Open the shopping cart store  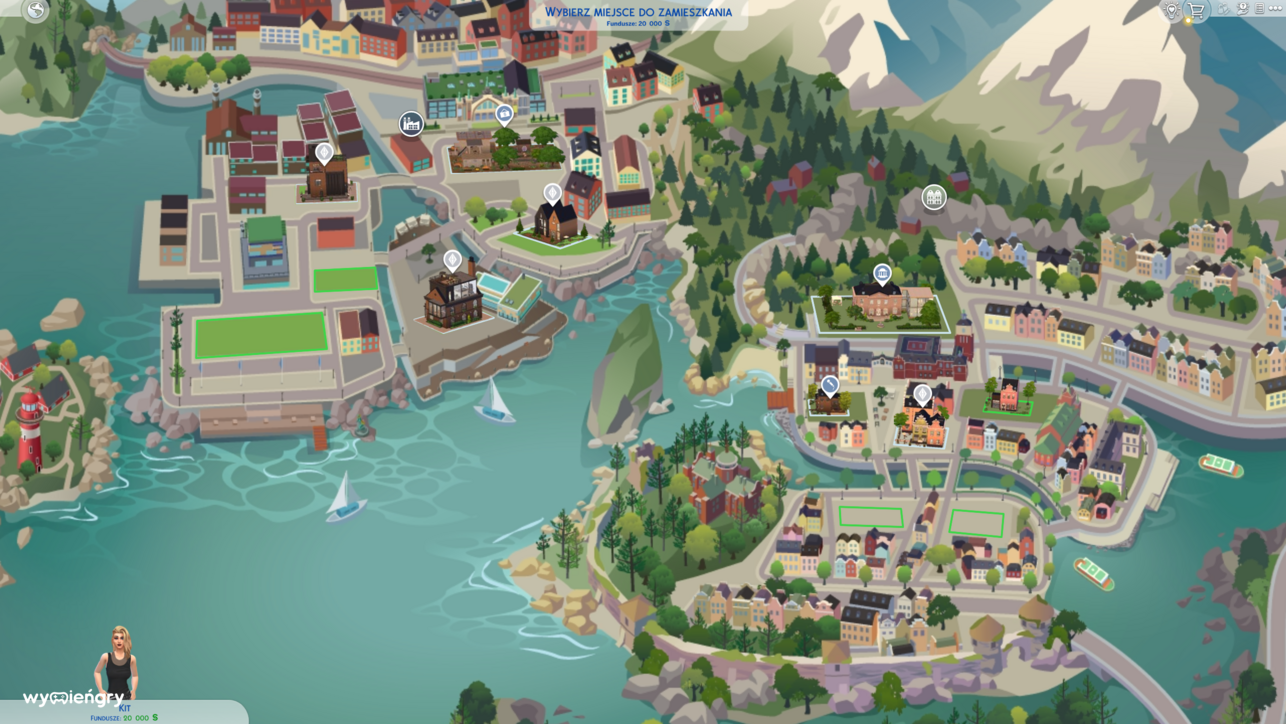1197,11
